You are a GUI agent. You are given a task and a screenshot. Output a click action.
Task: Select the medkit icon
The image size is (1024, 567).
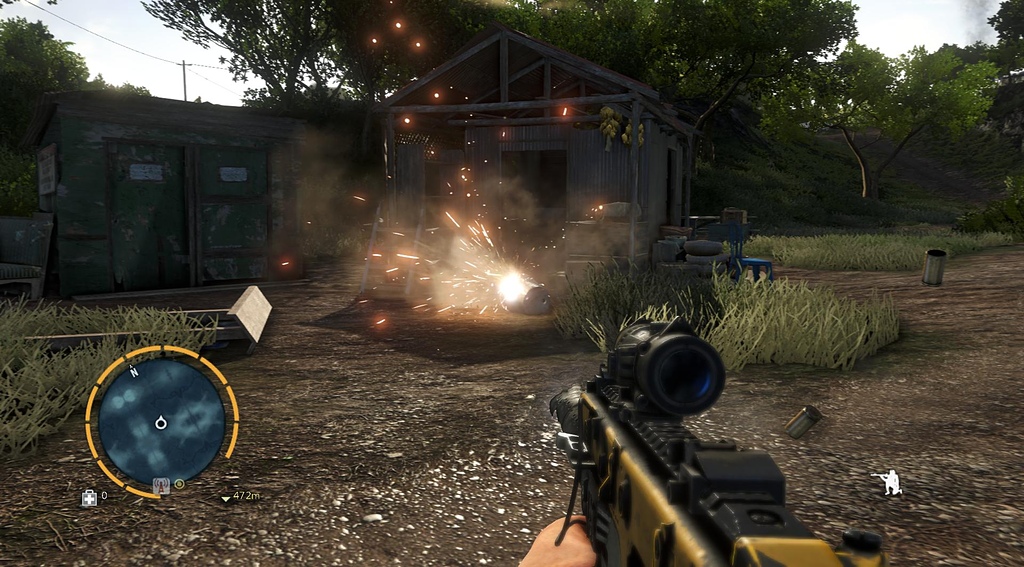point(89,497)
